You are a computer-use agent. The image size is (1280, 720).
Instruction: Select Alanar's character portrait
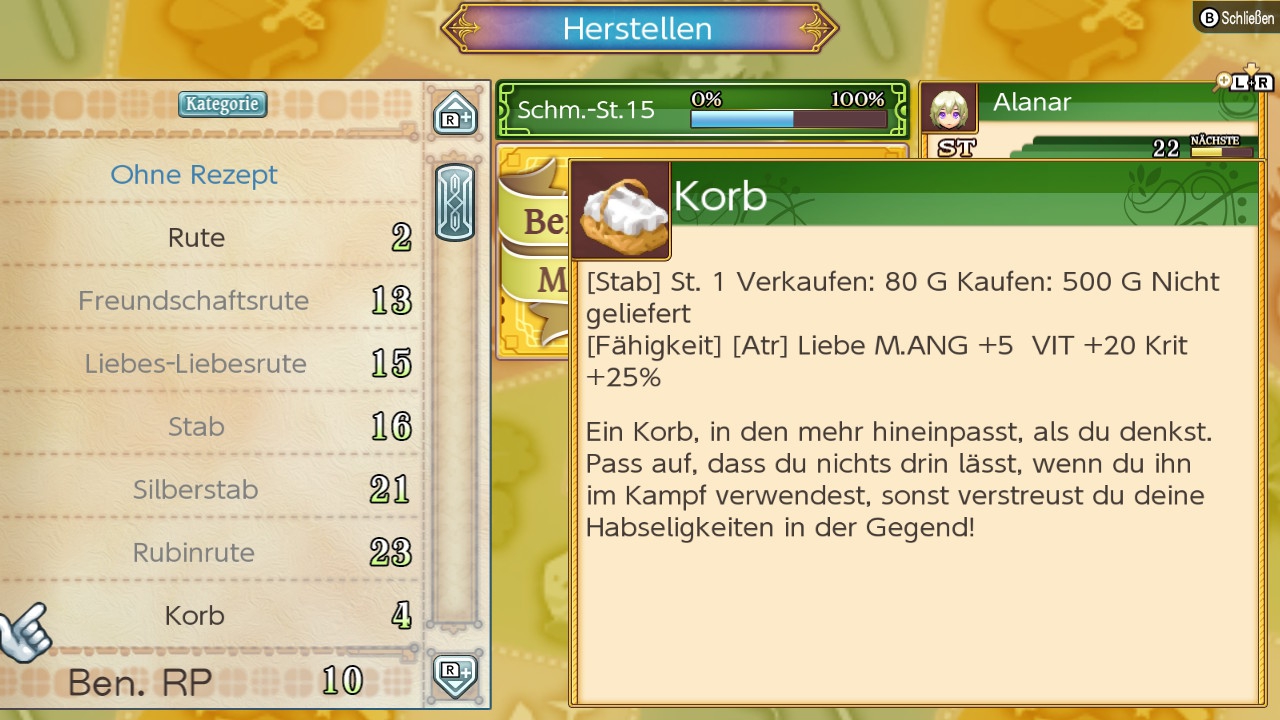click(x=950, y=103)
